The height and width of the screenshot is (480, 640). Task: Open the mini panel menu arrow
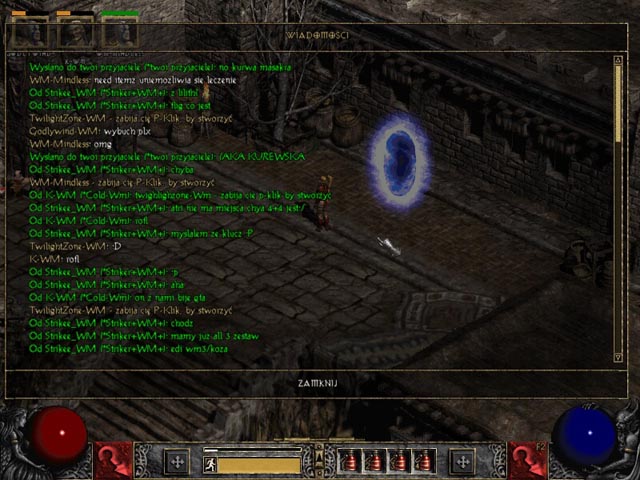319,460
